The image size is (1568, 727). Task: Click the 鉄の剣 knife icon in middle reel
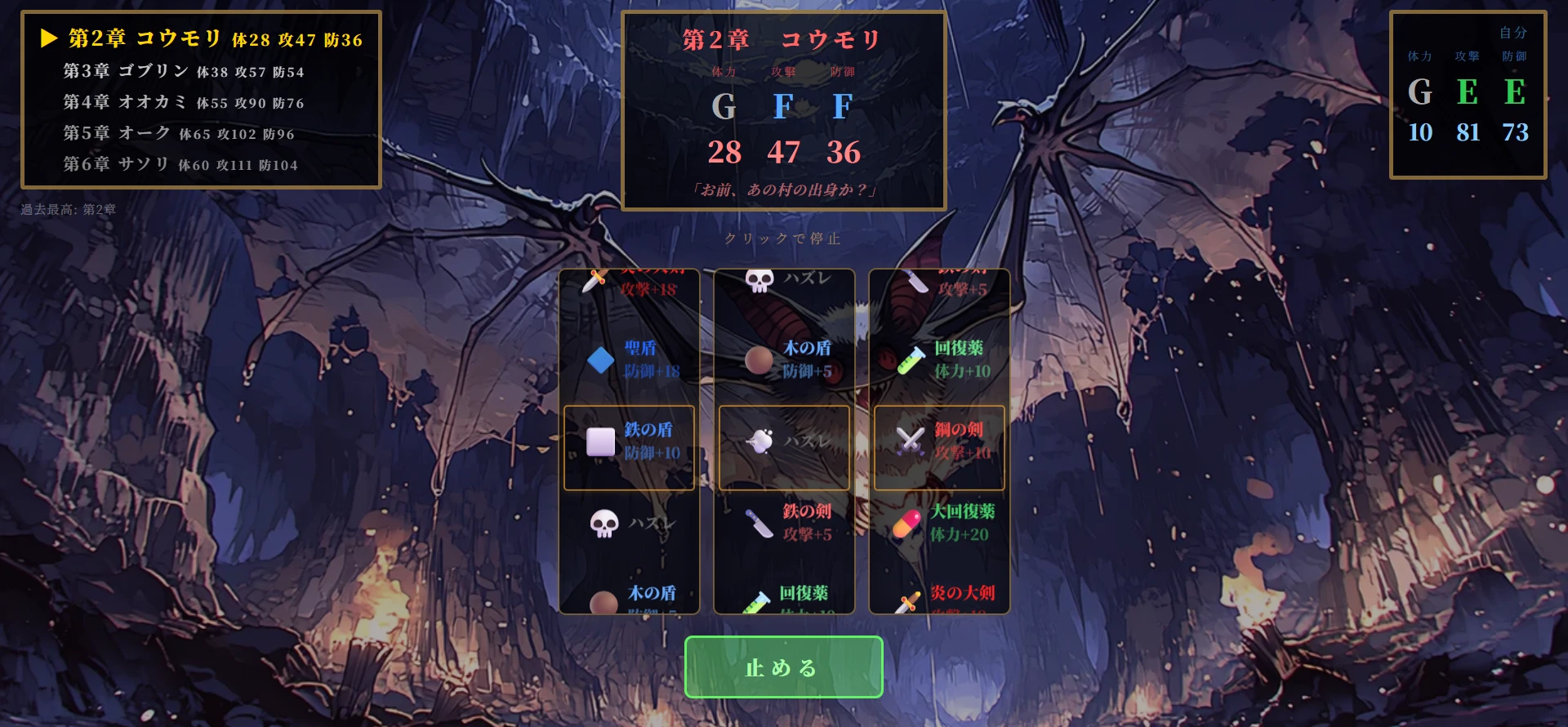pos(759,525)
